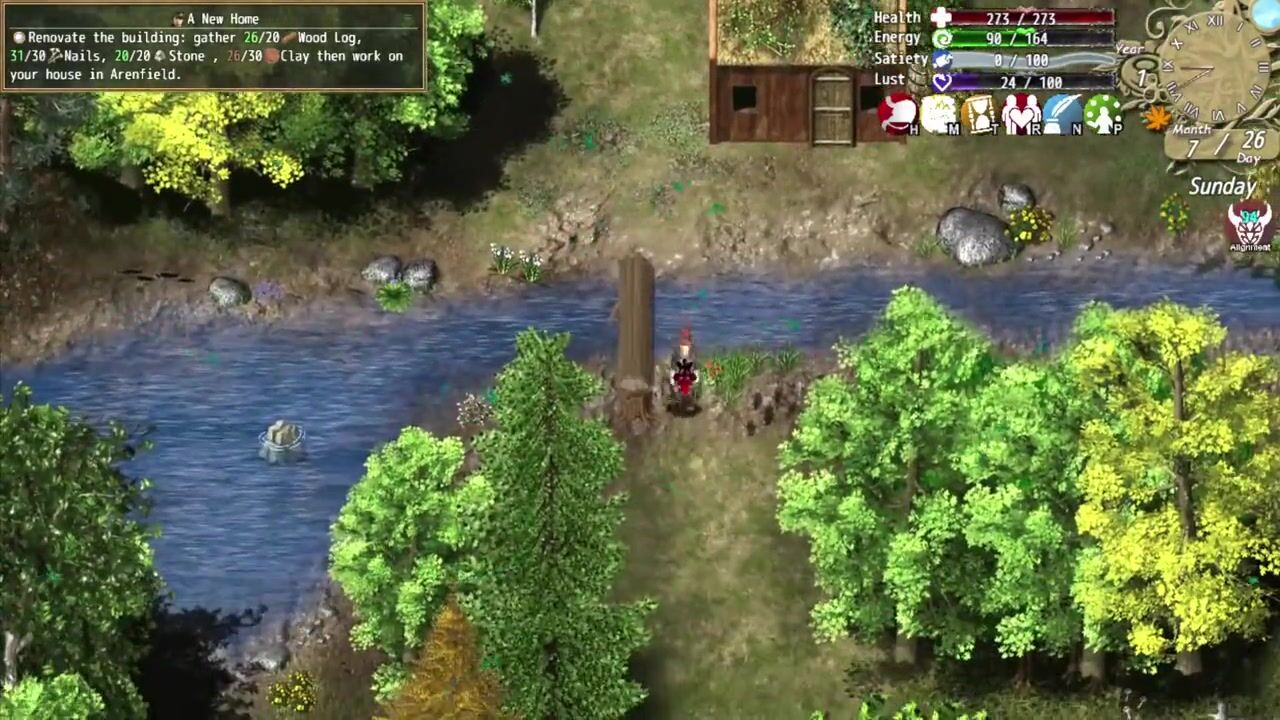This screenshot has width=1280, height=720.
Task: Click the ornate clock face
Action: pyautogui.click(x=1213, y=68)
